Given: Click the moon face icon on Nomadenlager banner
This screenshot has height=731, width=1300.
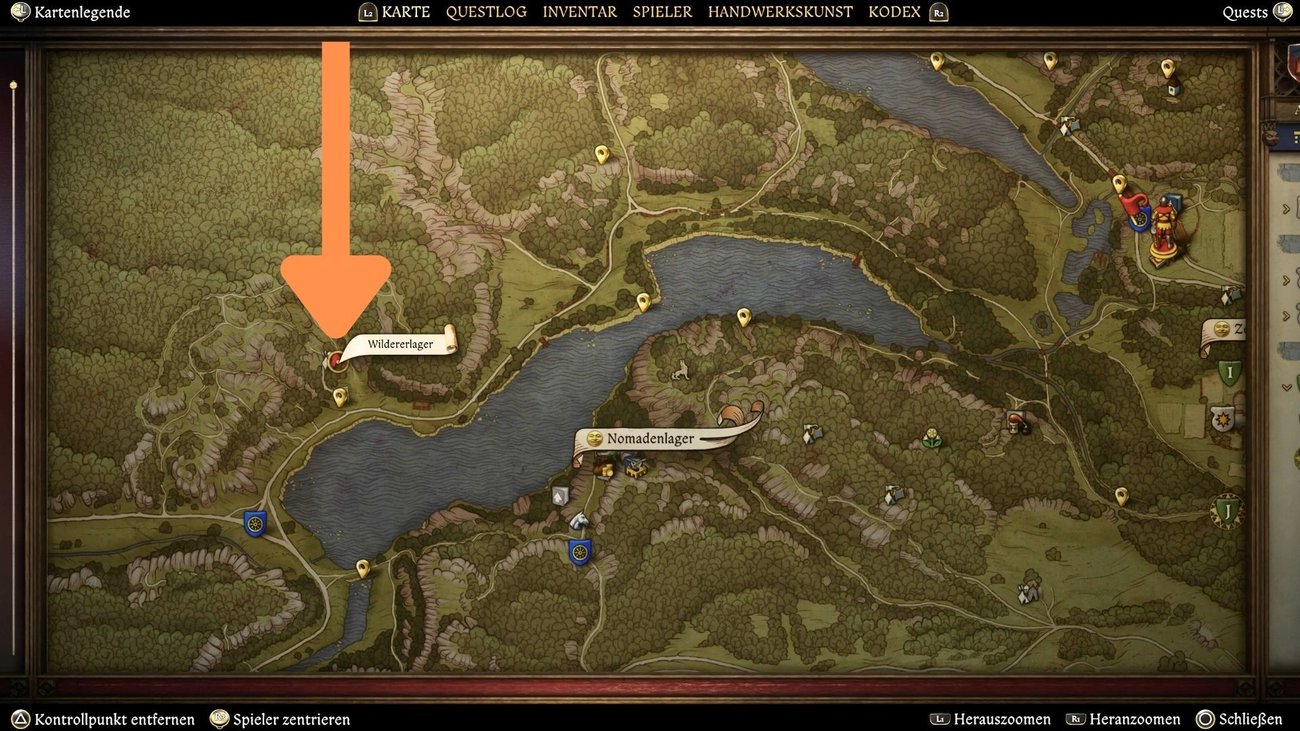Looking at the screenshot, I should tap(594, 437).
